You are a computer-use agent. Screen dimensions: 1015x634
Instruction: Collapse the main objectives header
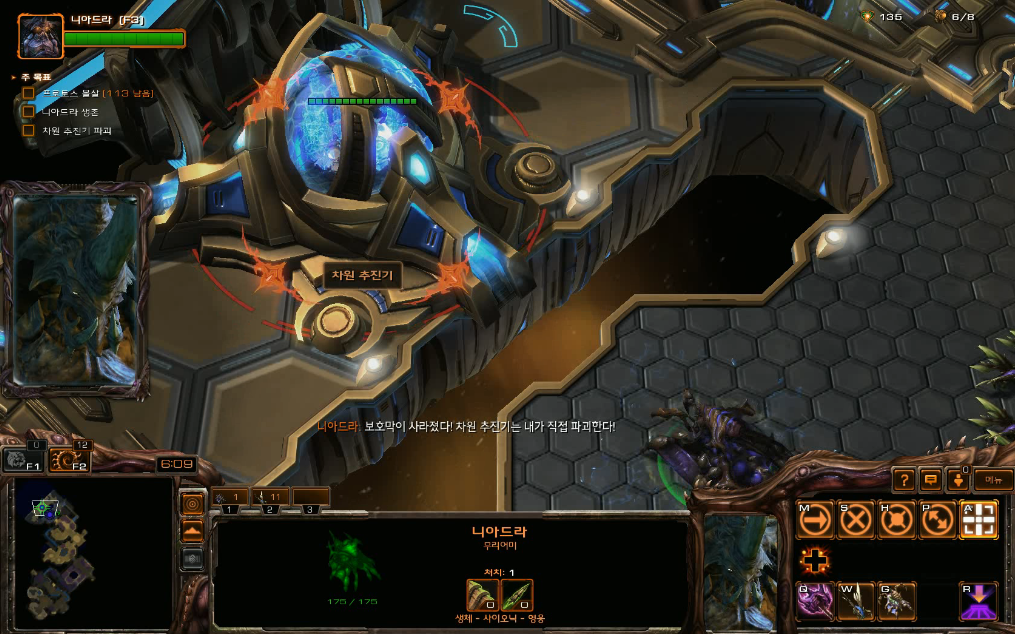coord(13,77)
